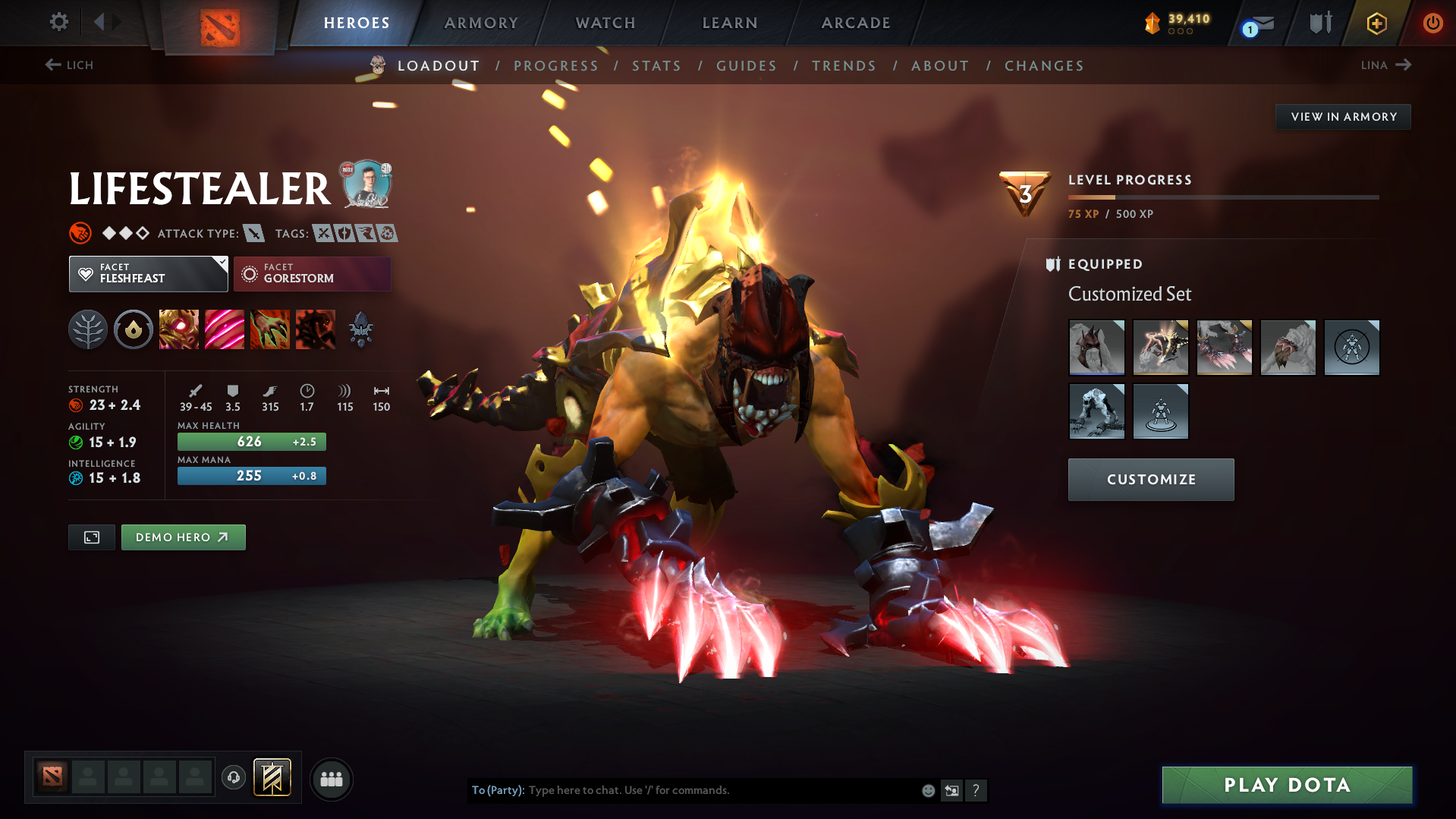Click the party chat input field
This screenshot has height=819, width=1456.
(x=721, y=790)
